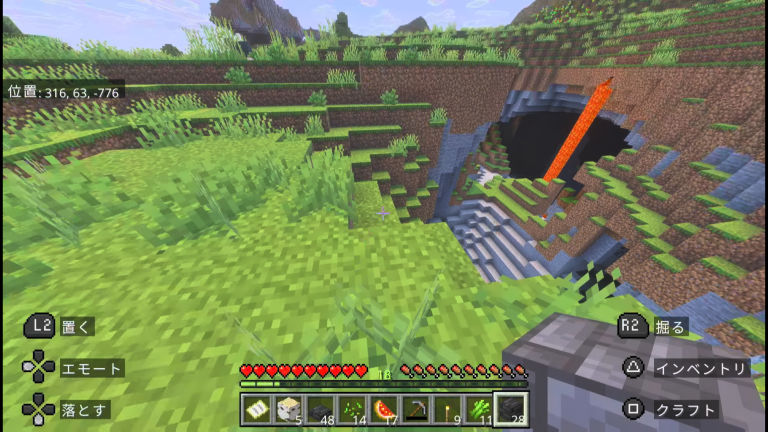768x432 pixels.
Task: Pick the melon slice hotbar slot
Action: [x=384, y=408]
